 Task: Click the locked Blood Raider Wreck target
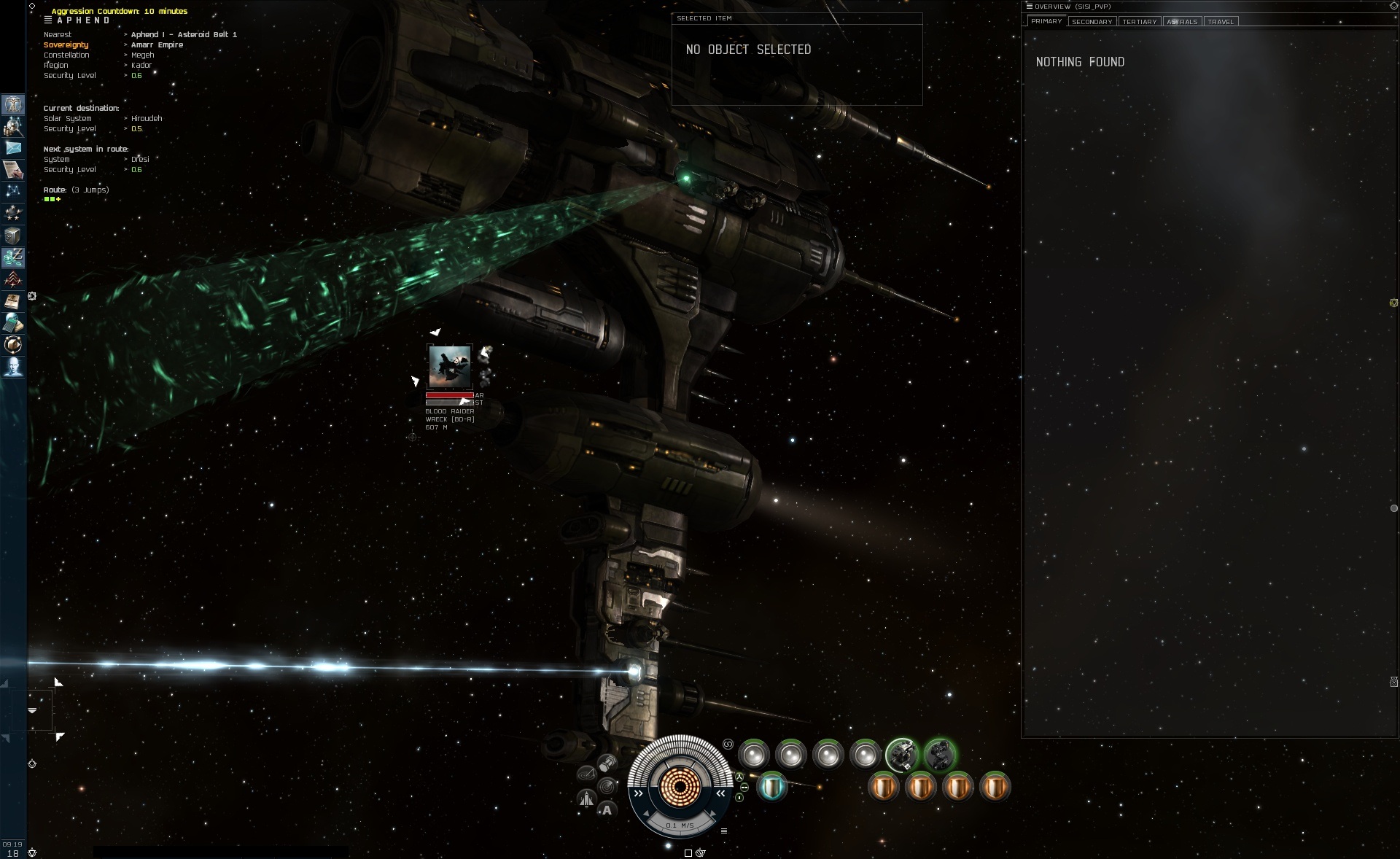tap(449, 366)
